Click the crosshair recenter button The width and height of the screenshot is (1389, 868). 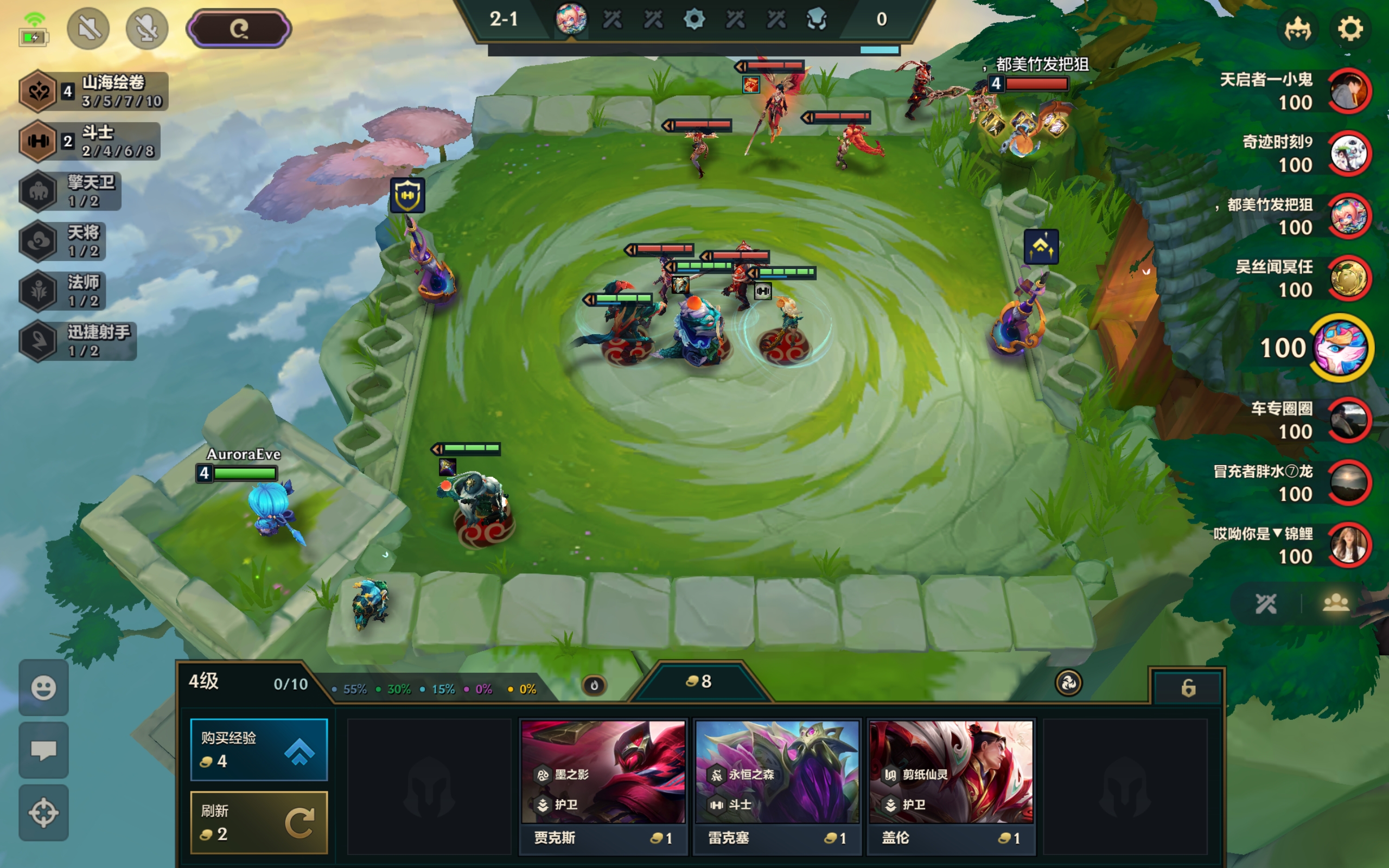tap(43, 812)
